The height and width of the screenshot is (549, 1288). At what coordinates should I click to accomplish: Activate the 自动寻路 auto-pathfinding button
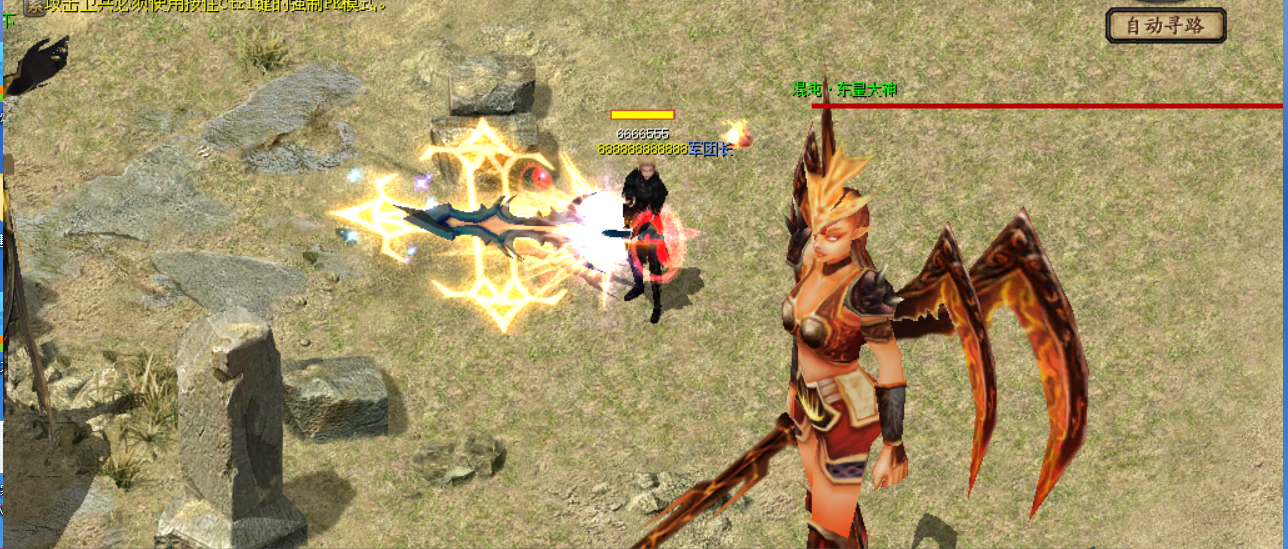(x=1166, y=26)
